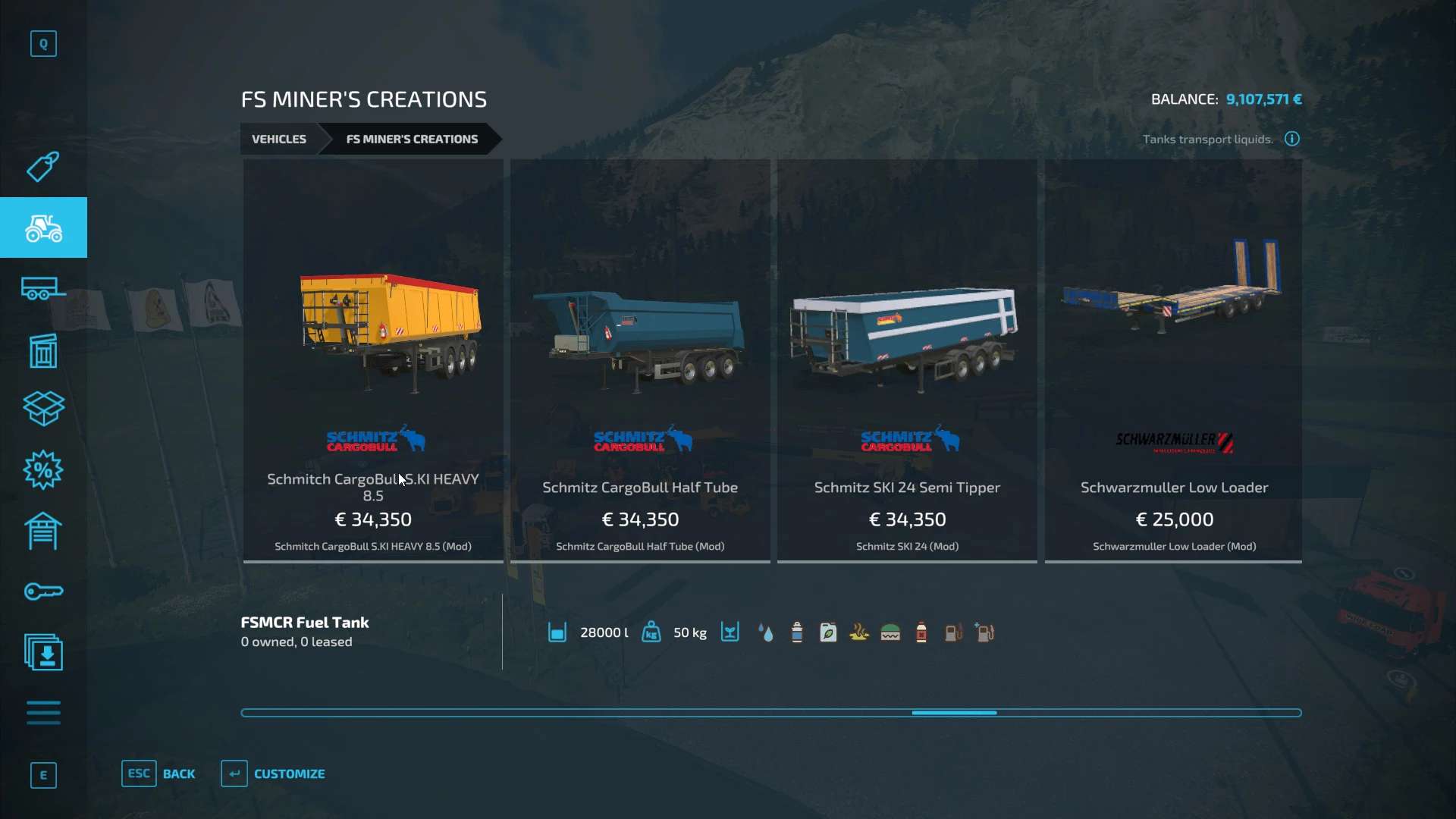Click the water droplet fill type icon
The width and height of the screenshot is (1456, 819).
(x=766, y=632)
